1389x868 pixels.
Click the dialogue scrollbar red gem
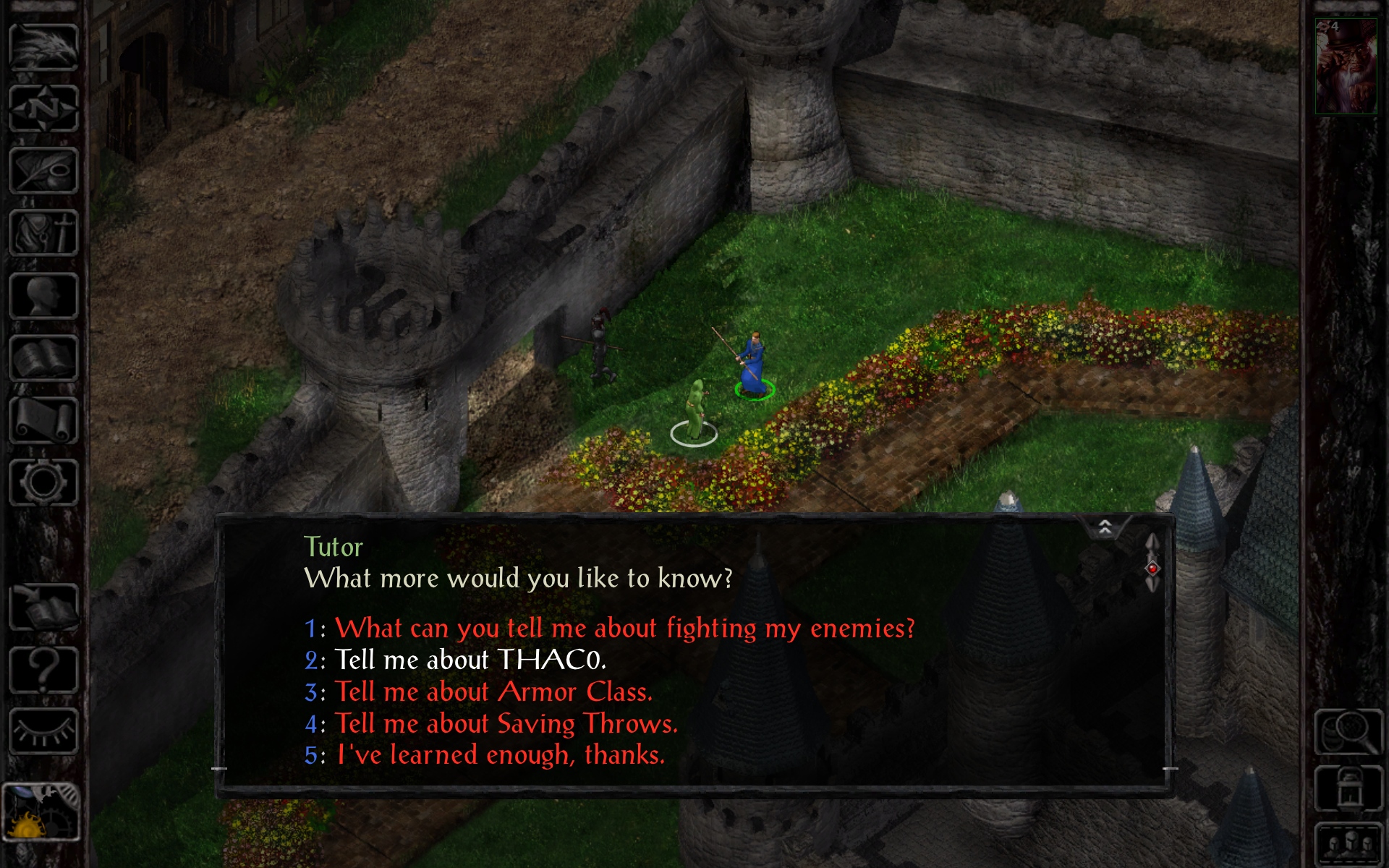point(1152,569)
